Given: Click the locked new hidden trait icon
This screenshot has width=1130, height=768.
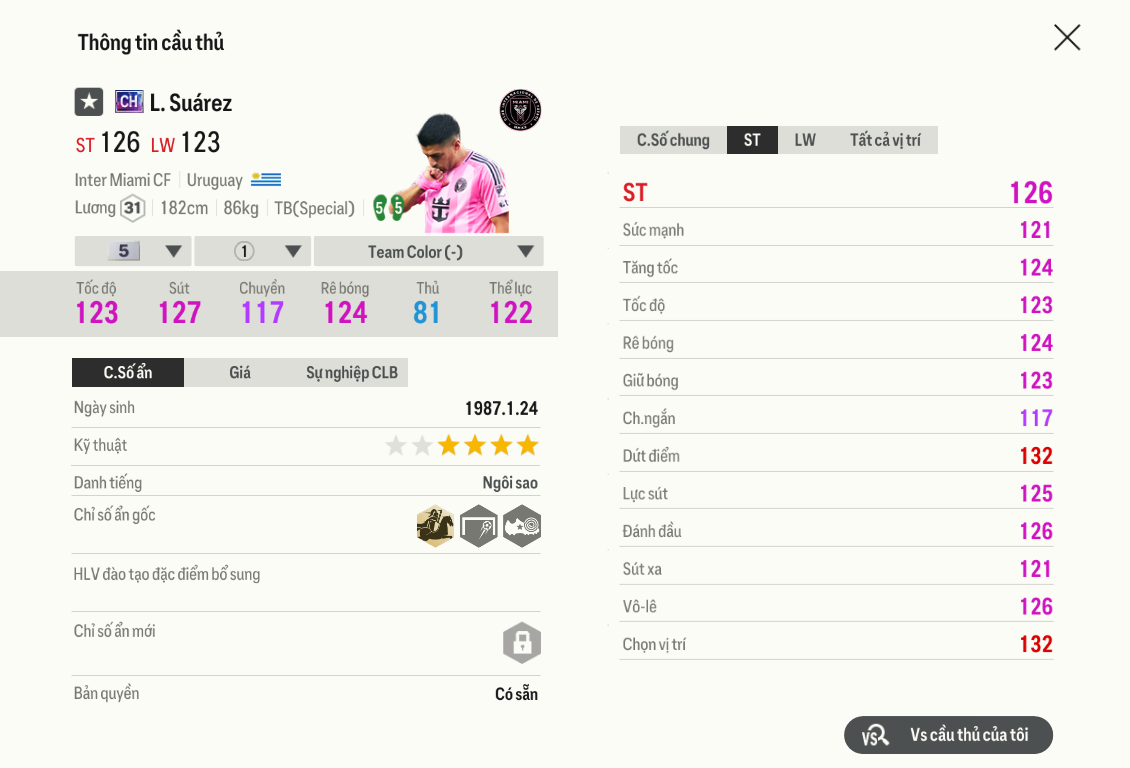Looking at the screenshot, I should [521, 643].
